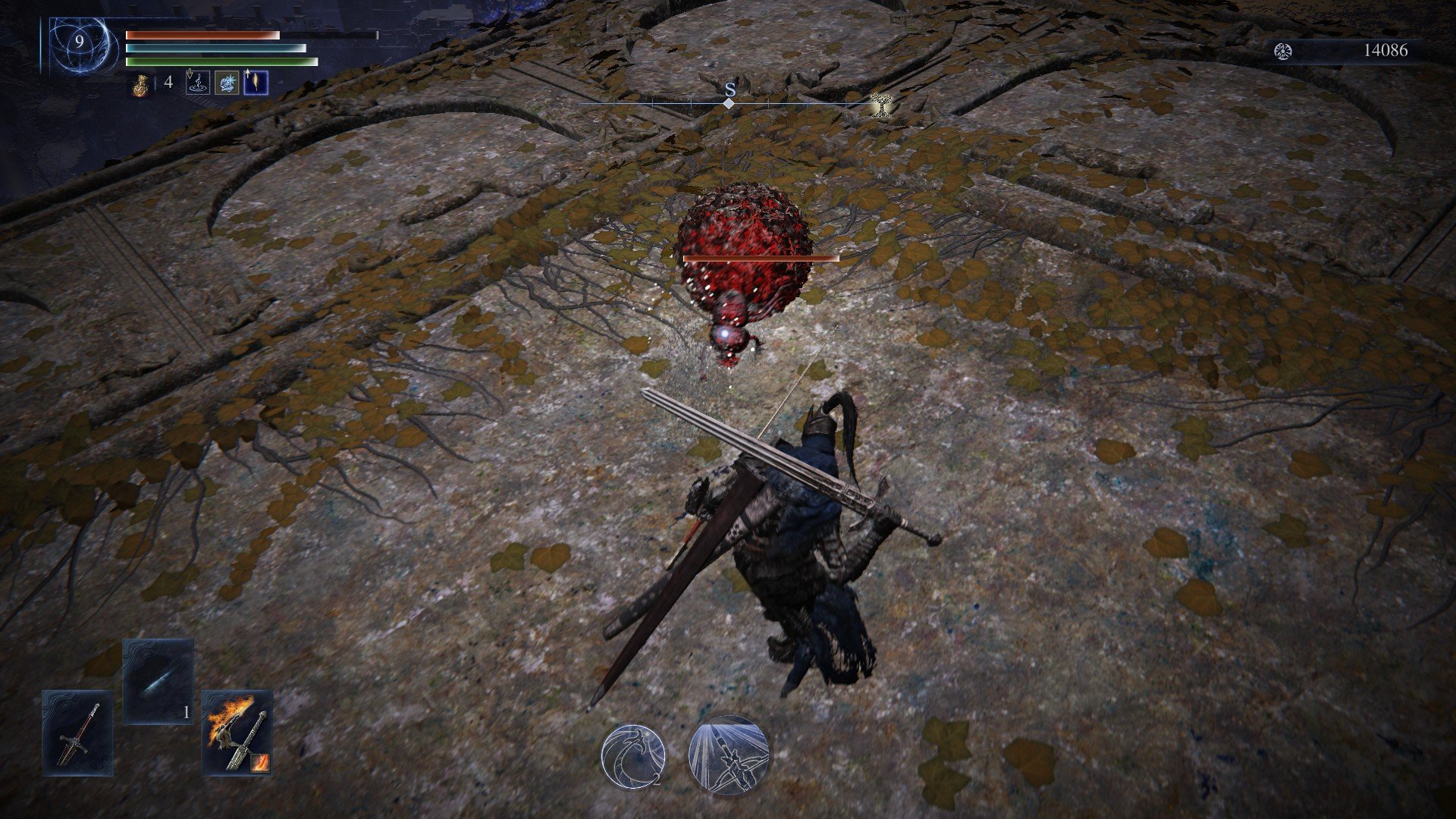Image resolution: width=1456 pixels, height=819 pixels.
Task: Click the level 9 character emblem
Action: tap(80, 43)
